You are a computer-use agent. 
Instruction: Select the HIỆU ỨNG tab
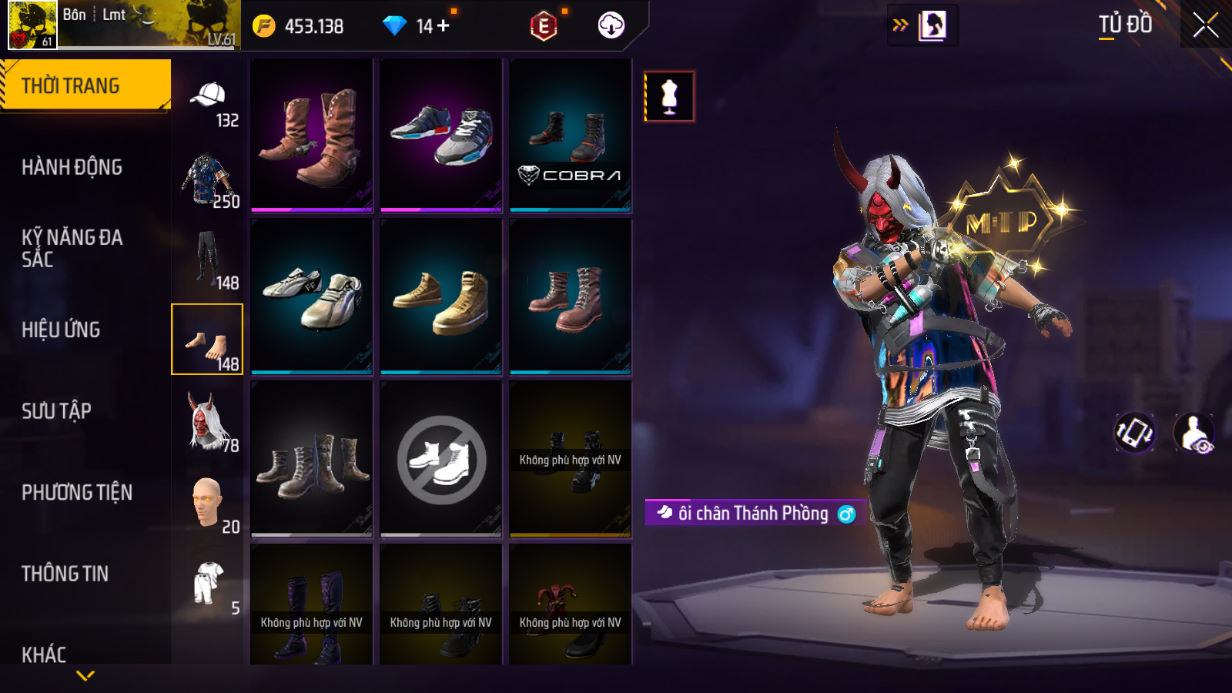pos(61,330)
